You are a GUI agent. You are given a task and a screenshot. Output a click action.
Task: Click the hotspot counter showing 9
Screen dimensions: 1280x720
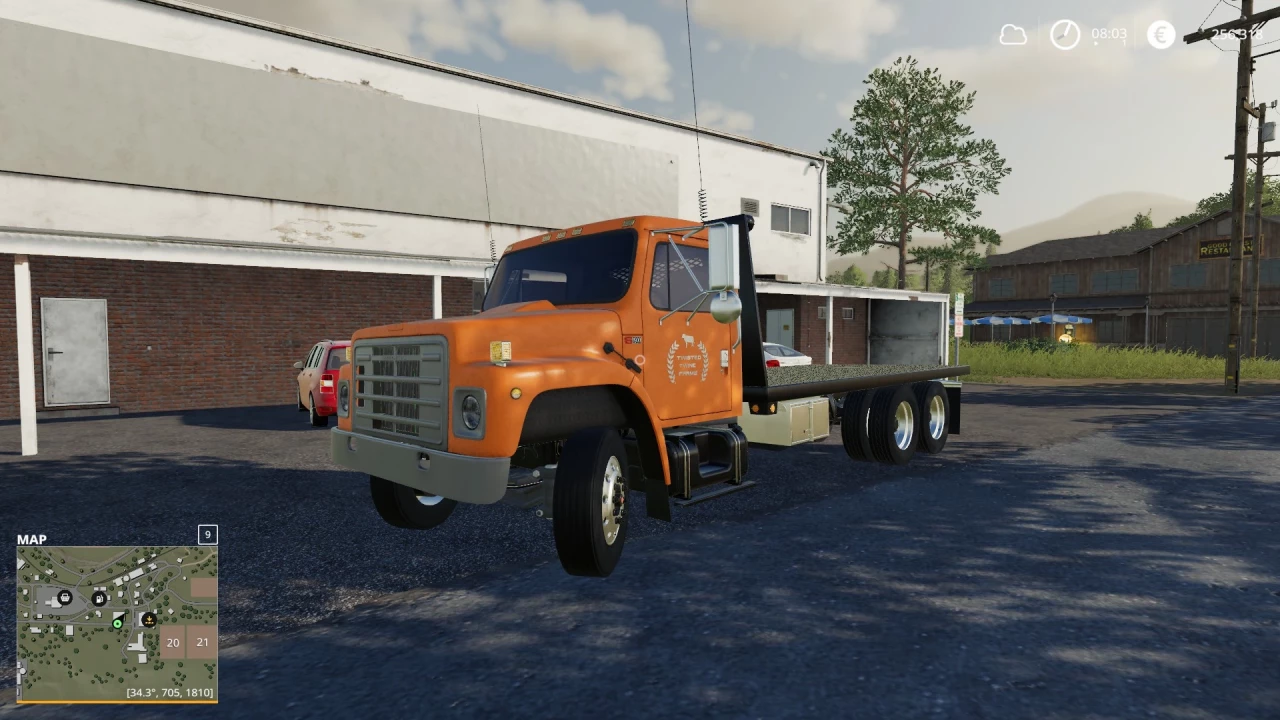[208, 535]
